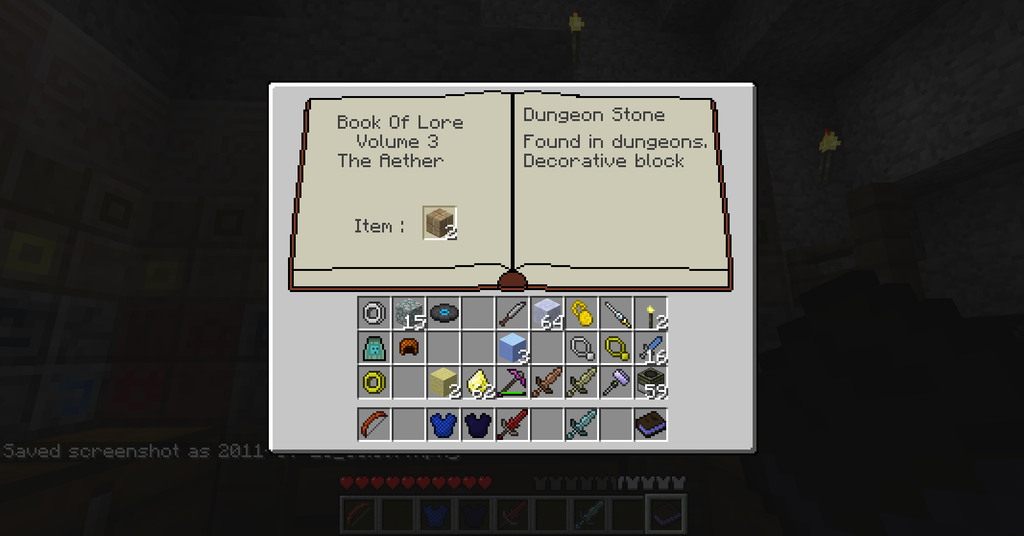Select the golden pendant item
Image resolution: width=1024 pixels, height=536 pixels.
580,313
